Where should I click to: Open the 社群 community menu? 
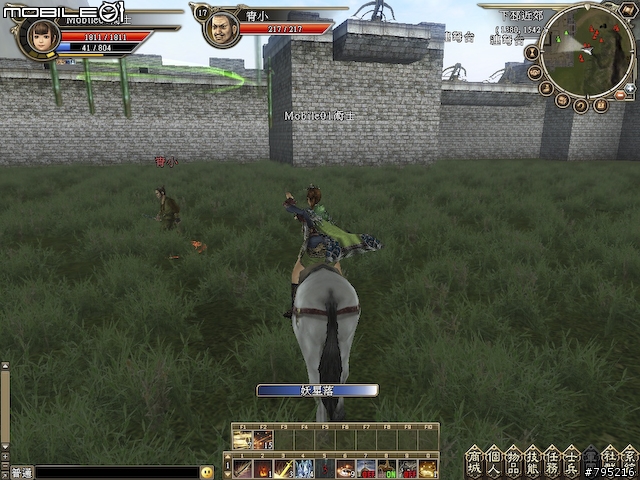coord(609,459)
